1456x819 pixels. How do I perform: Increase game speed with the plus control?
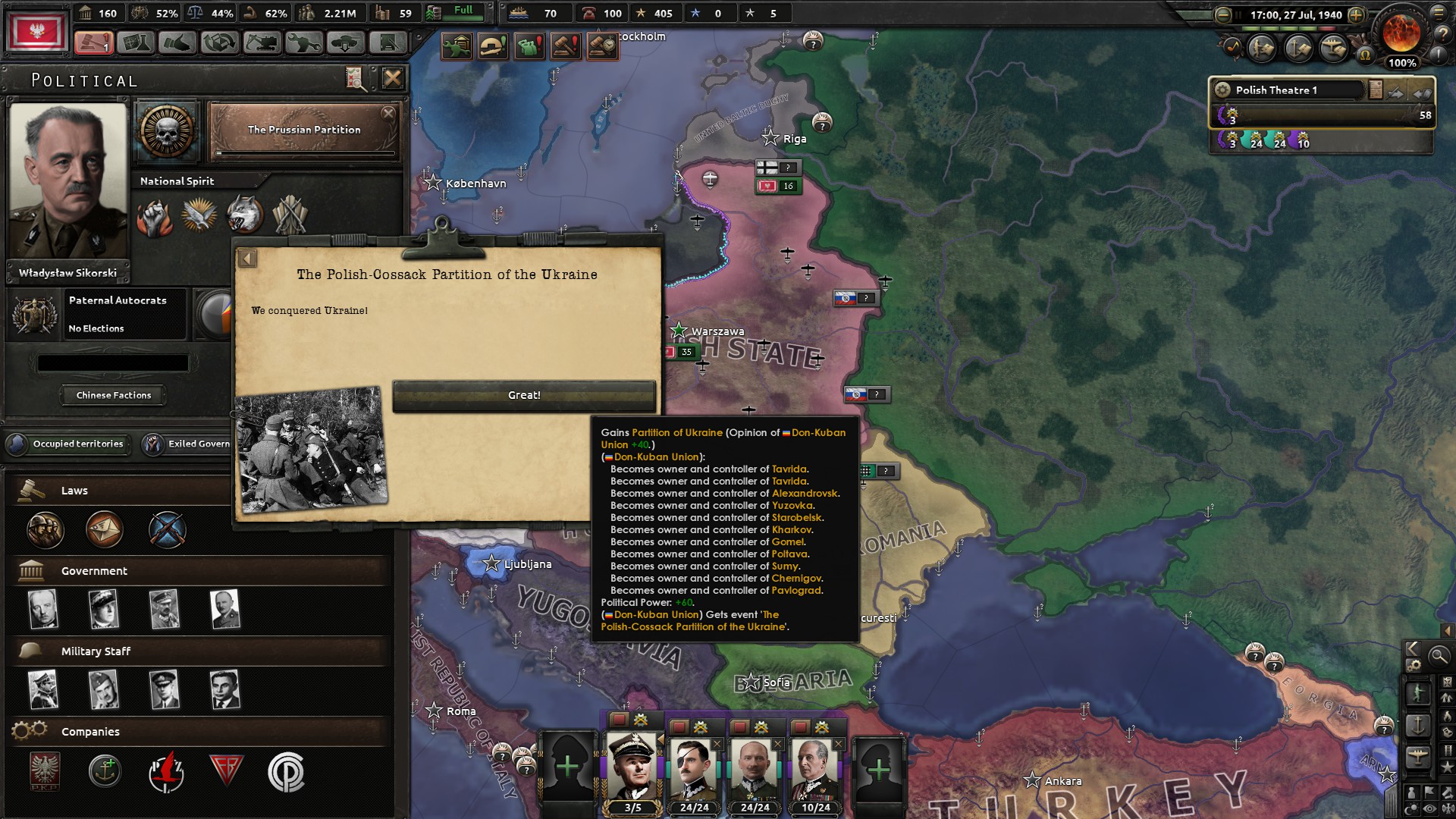click(1356, 14)
